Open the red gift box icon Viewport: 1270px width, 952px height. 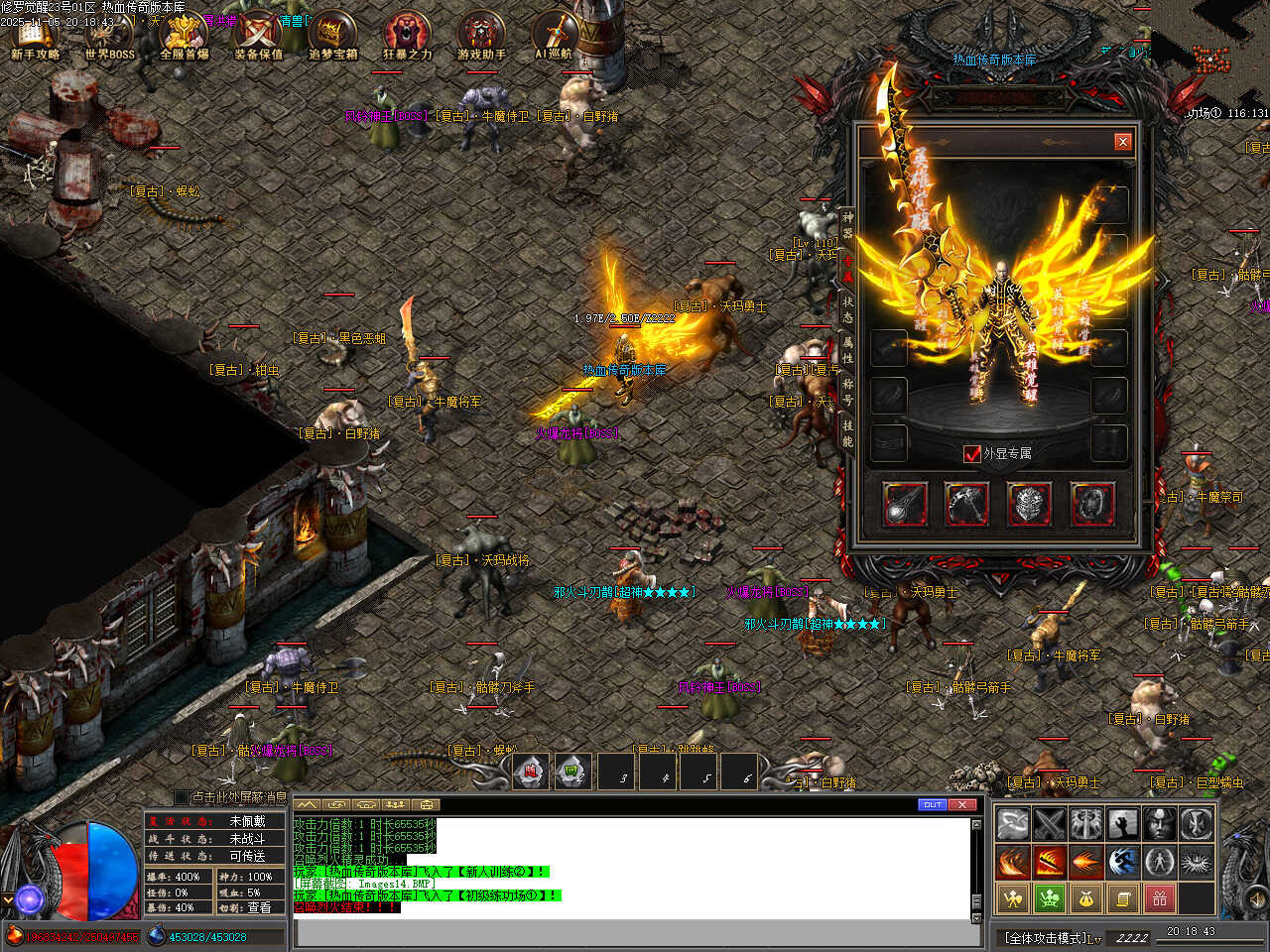tap(1159, 898)
